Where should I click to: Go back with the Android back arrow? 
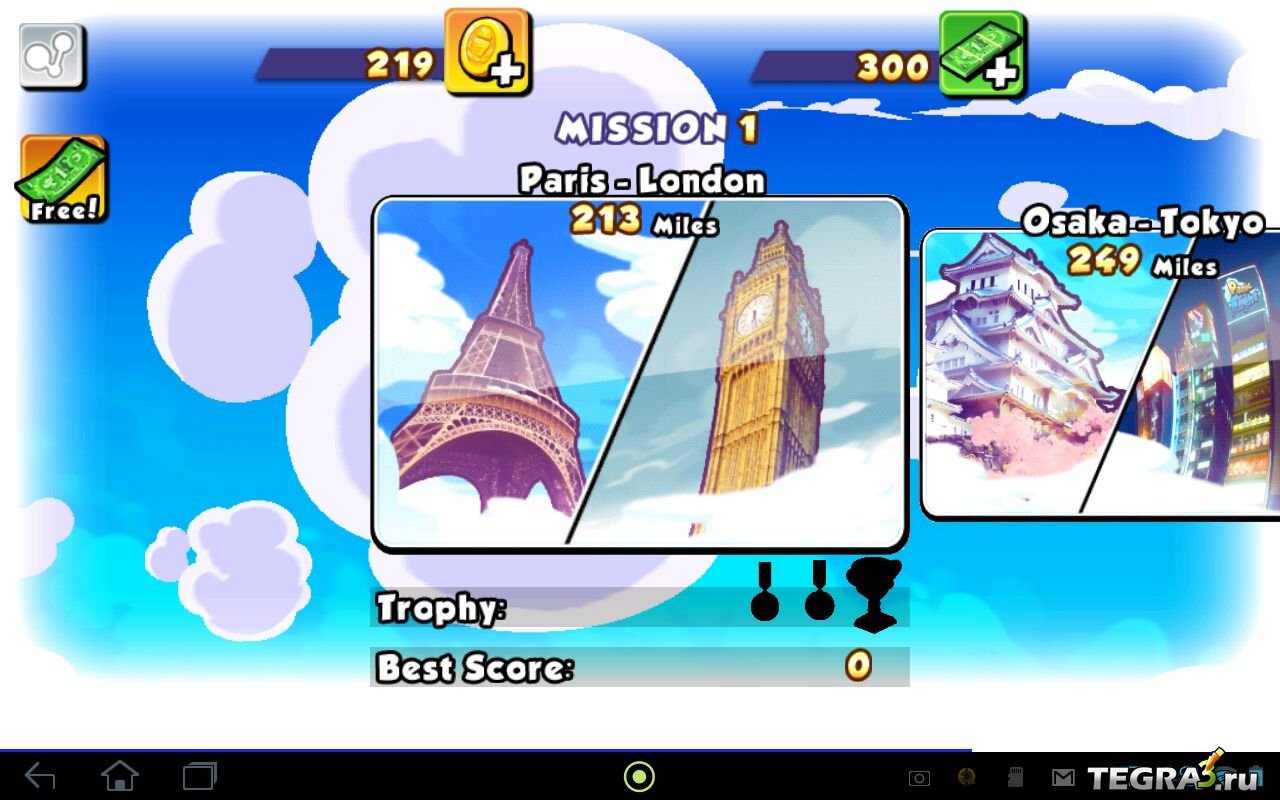(40, 776)
